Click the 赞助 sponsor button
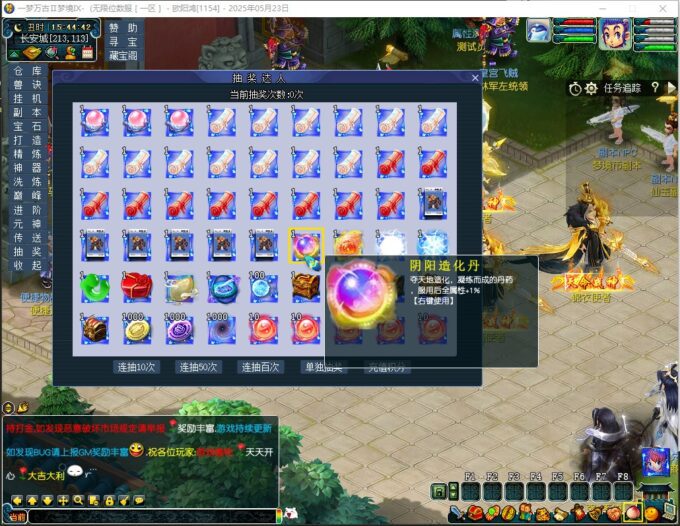This screenshot has width=680, height=526. (x=124, y=28)
